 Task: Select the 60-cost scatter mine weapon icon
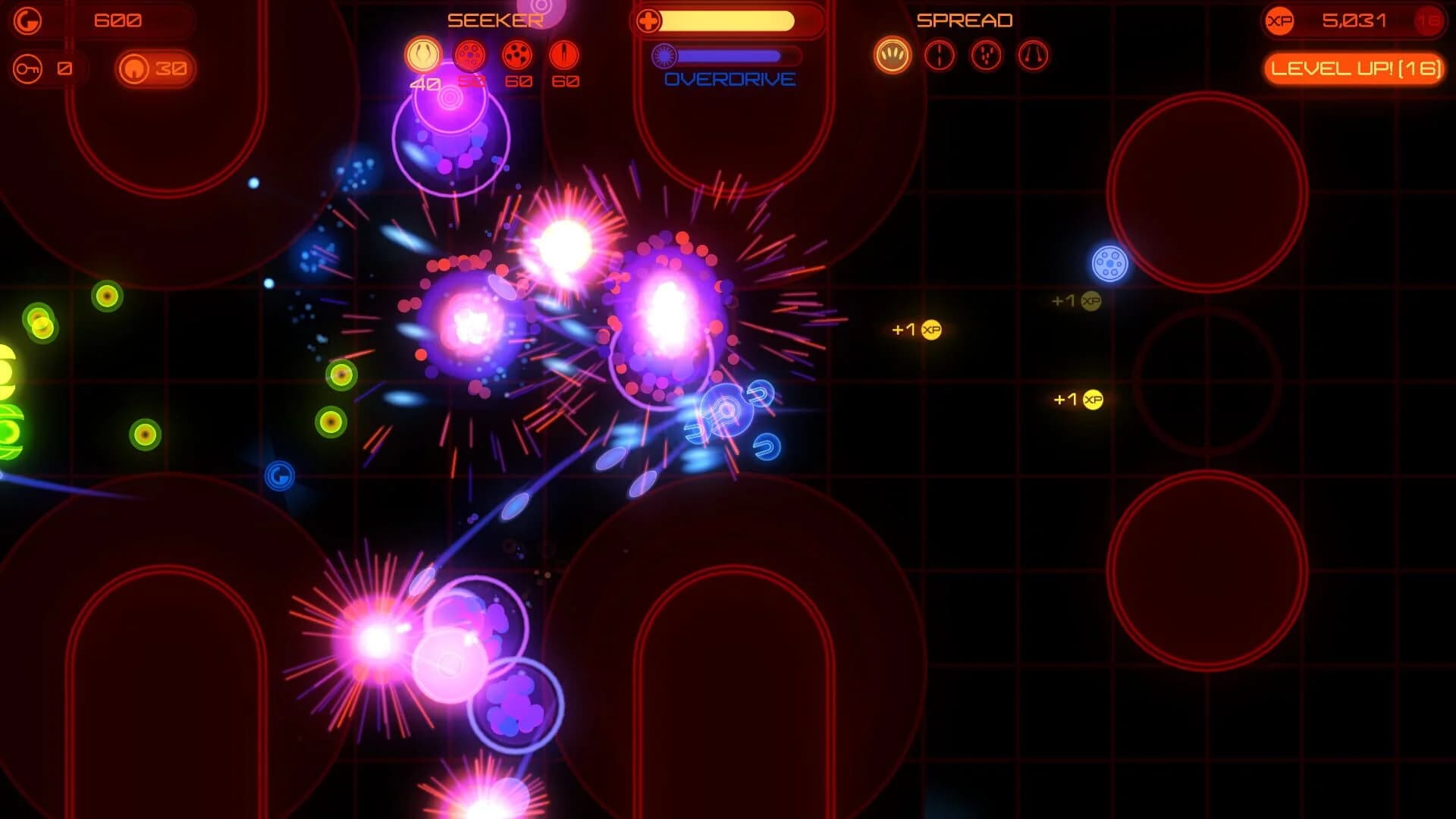click(x=517, y=54)
